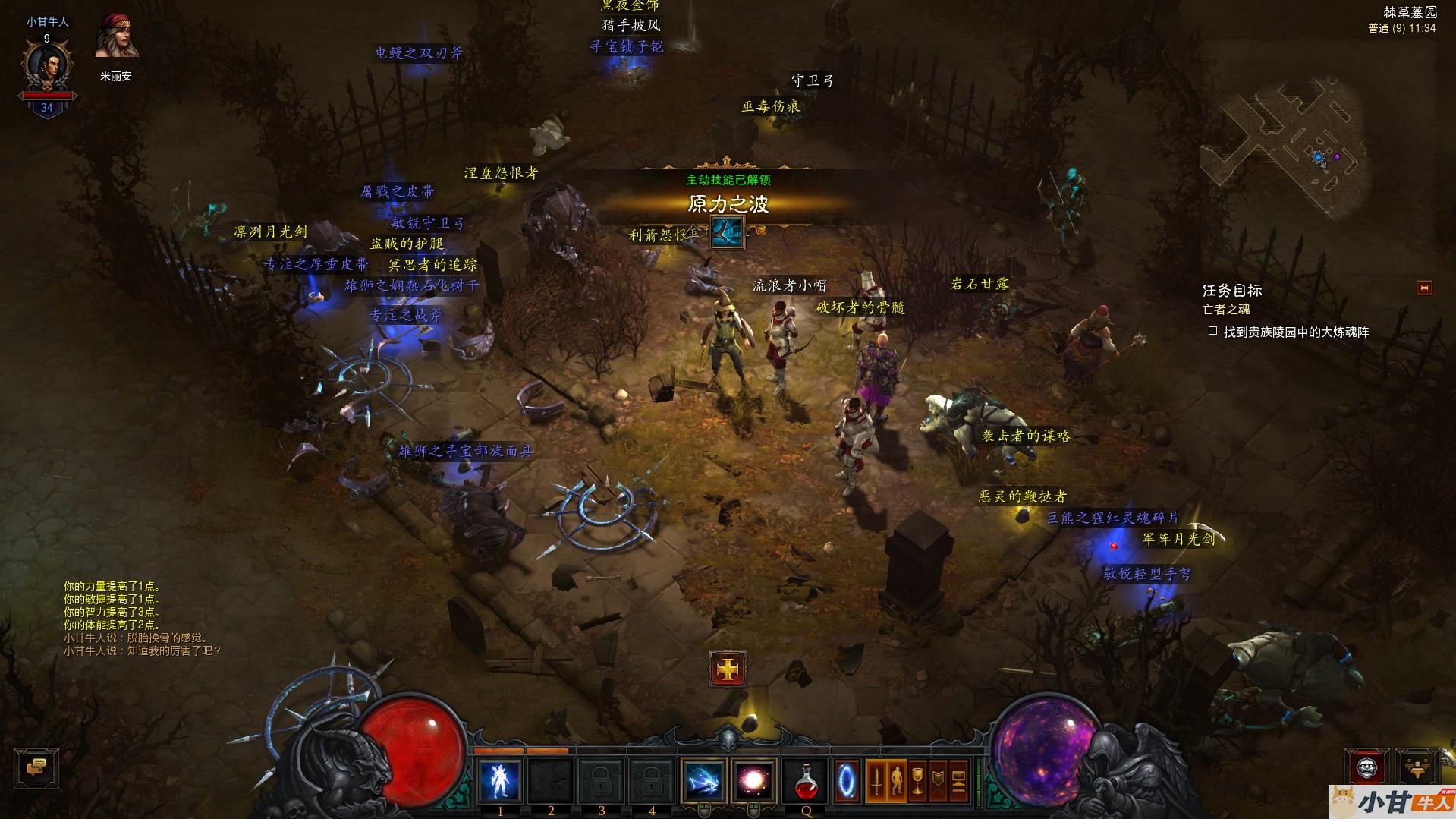The image size is (1456, 819).
Task: Activate the glowing figure skill in slot 1
Action: pos(500,780)
